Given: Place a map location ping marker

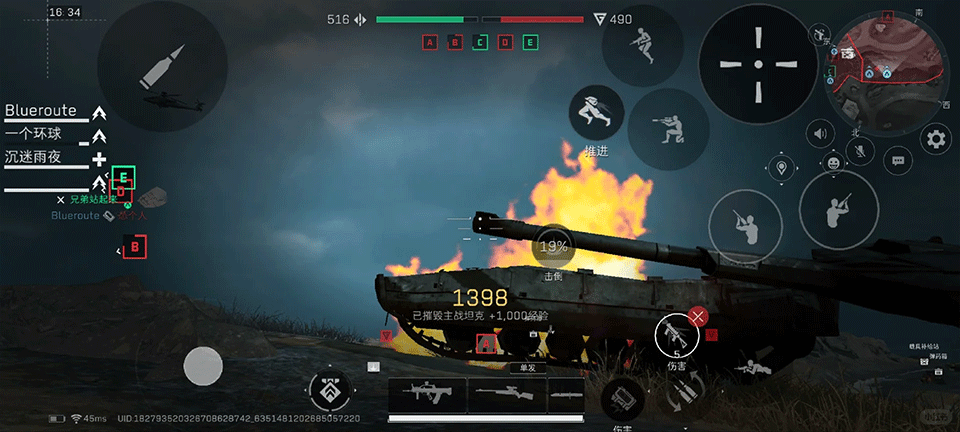Looking at the screenshot, I should tap(780, 167).
